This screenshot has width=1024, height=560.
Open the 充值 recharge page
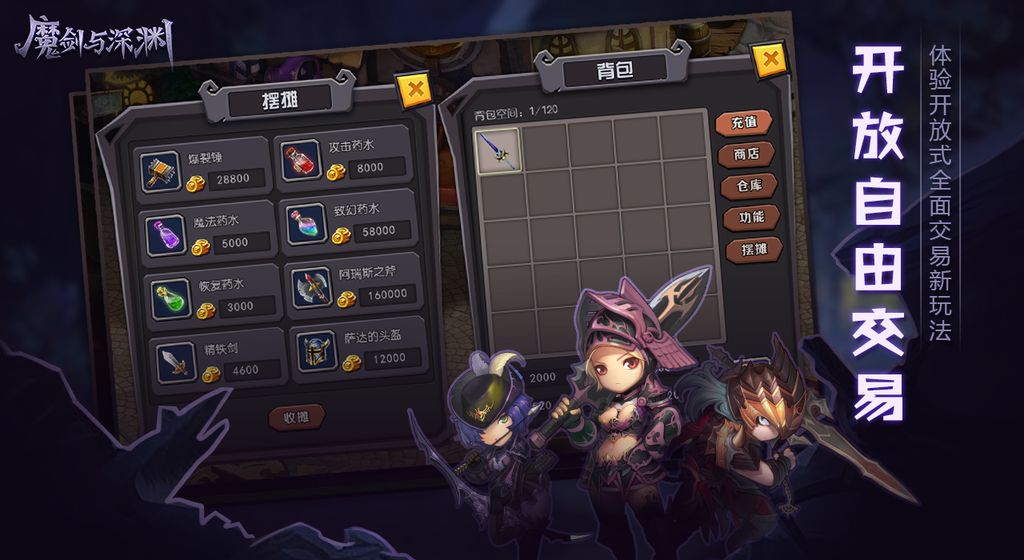pyautogui.click(x=744, y=122)
